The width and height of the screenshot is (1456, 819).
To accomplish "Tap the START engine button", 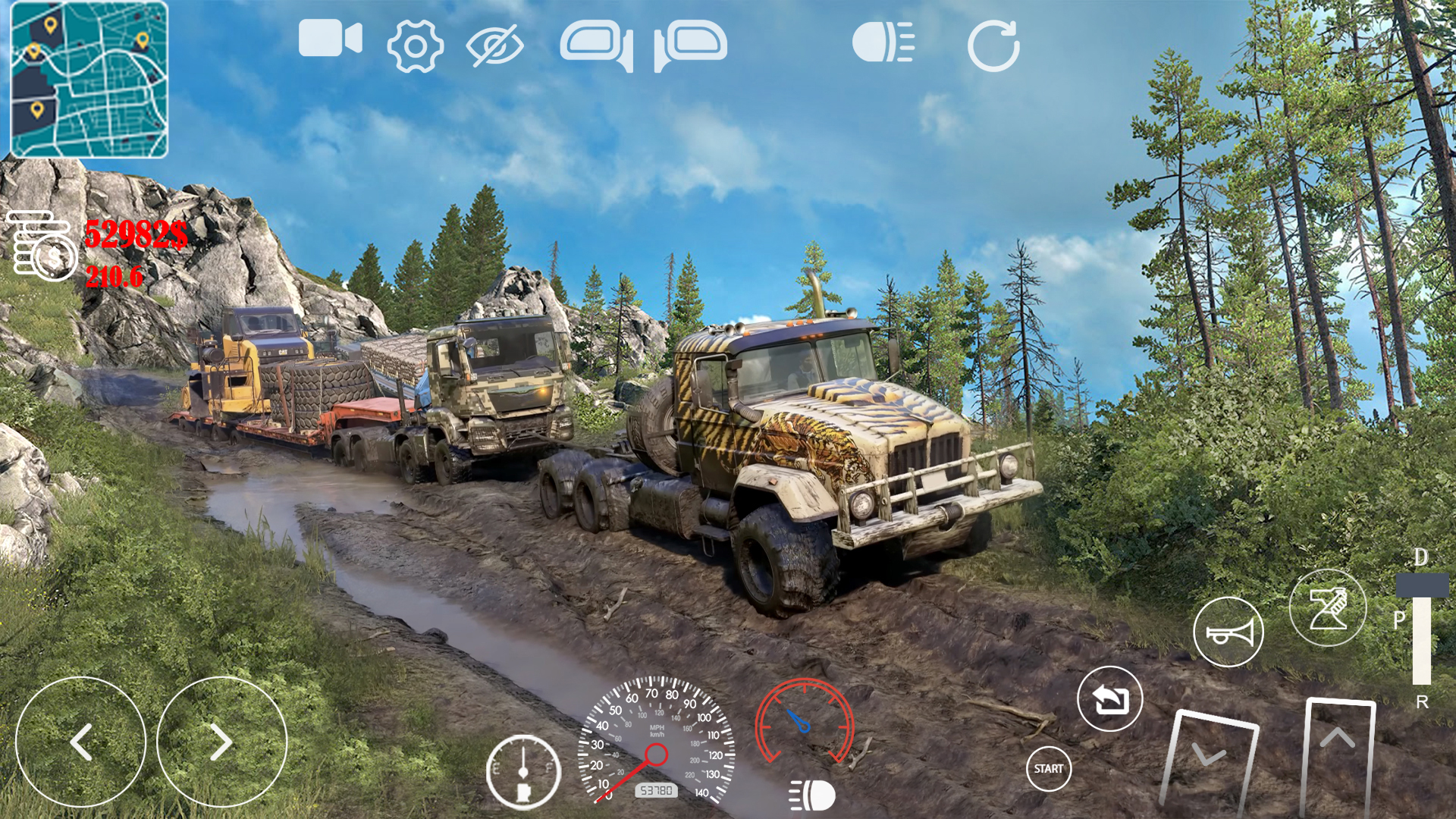I will click(x=1048, y=768).
